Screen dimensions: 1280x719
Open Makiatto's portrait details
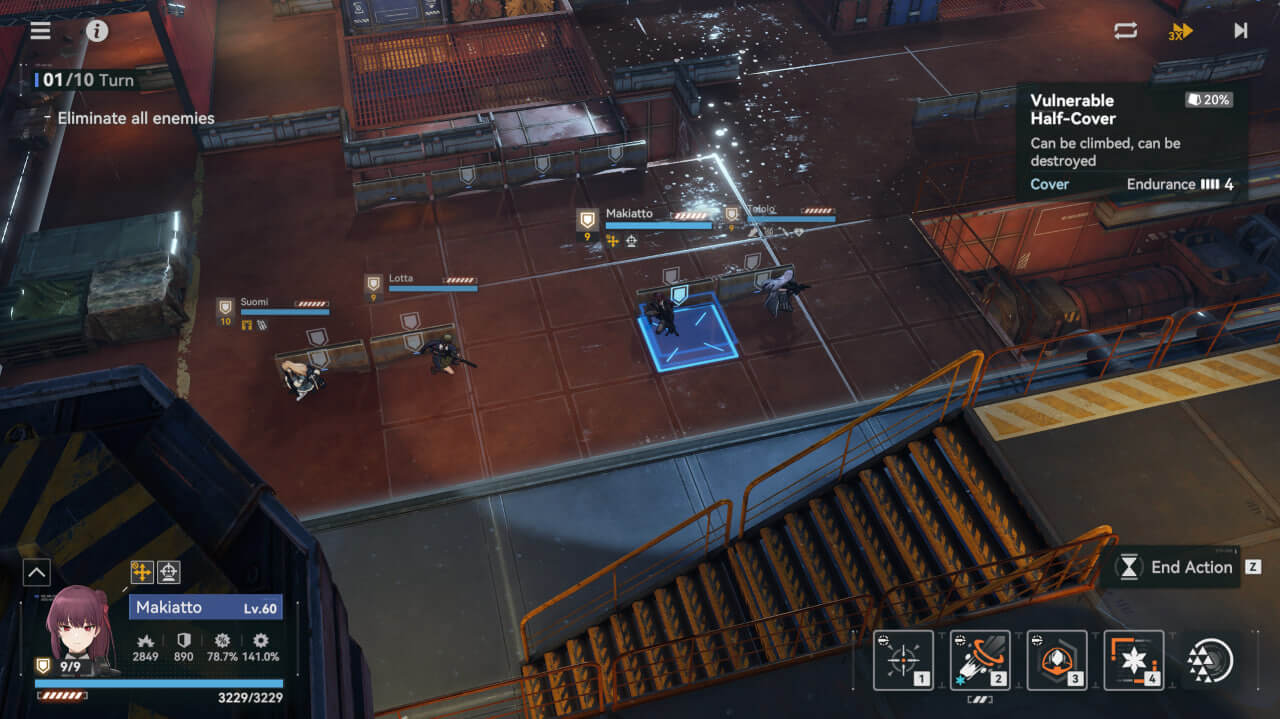click(76, 628)
